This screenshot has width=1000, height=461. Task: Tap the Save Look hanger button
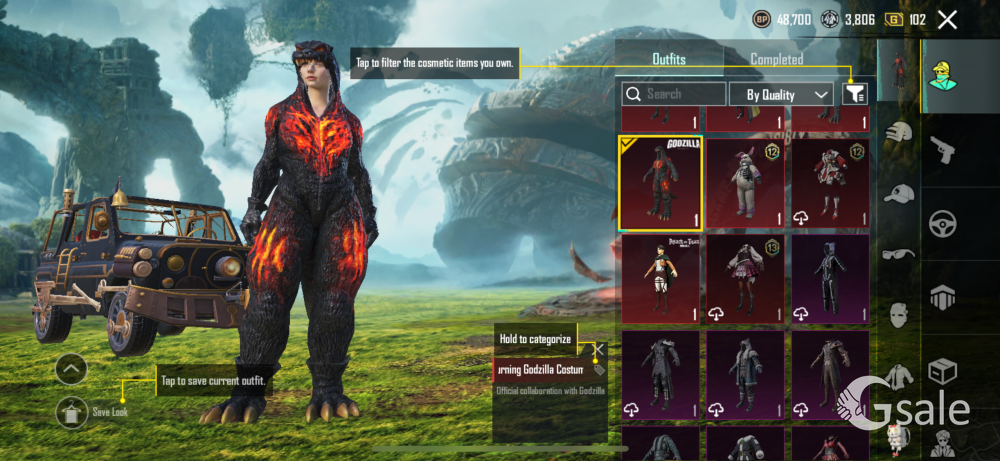pos(71,411)
